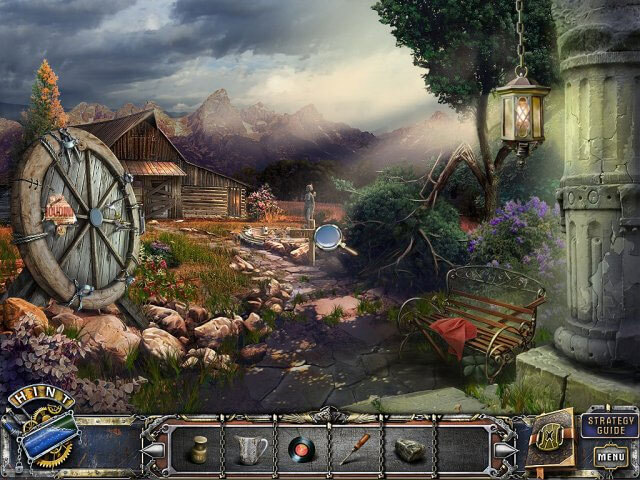Select the small jar inventory item

pyautogui.click(x=200, y=448)
